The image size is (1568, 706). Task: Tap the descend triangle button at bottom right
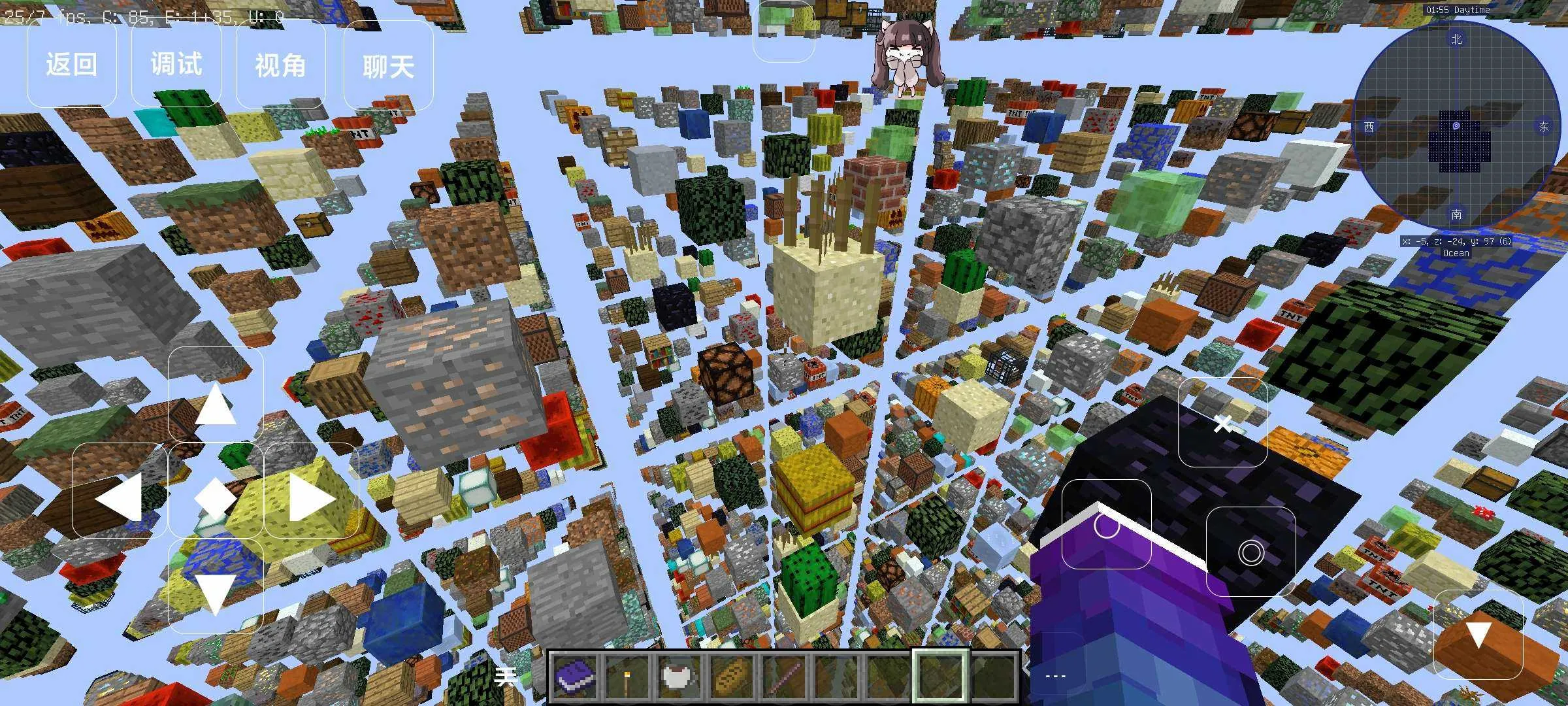1478,634
